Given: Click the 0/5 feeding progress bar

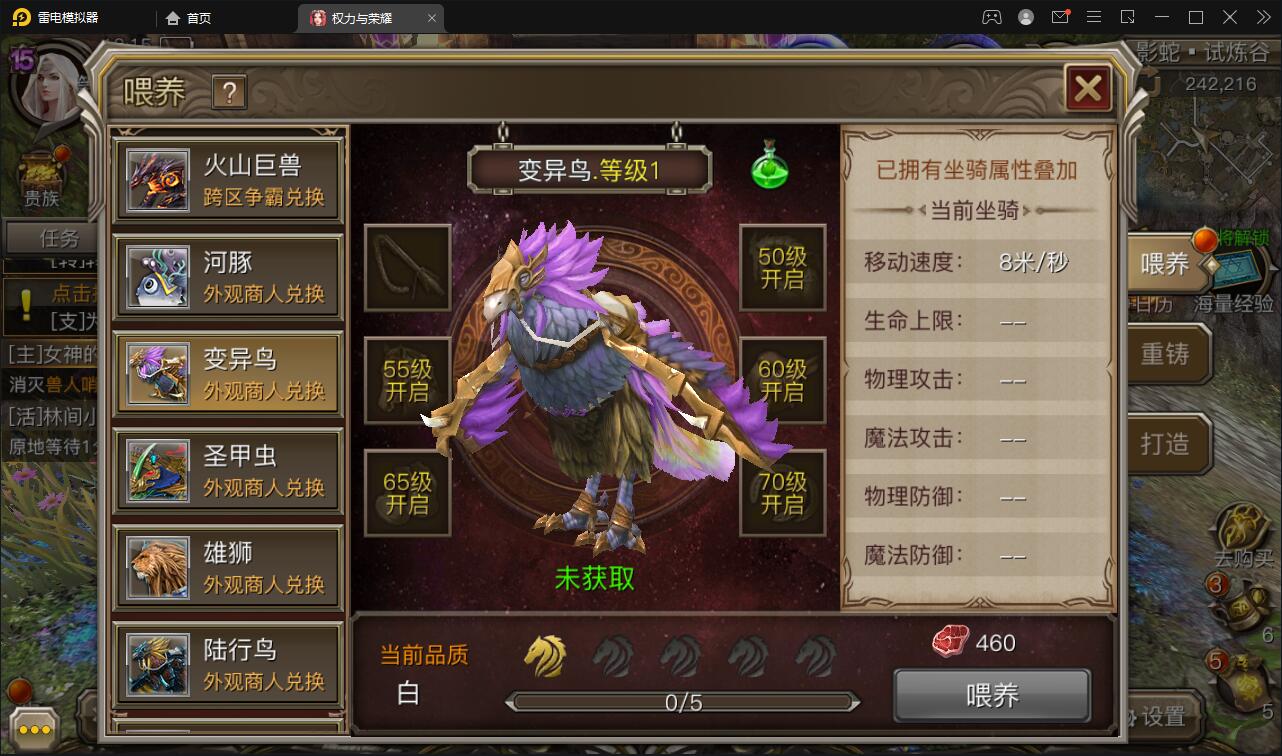Looking at the screenshot, I should (x=683, y=702).
